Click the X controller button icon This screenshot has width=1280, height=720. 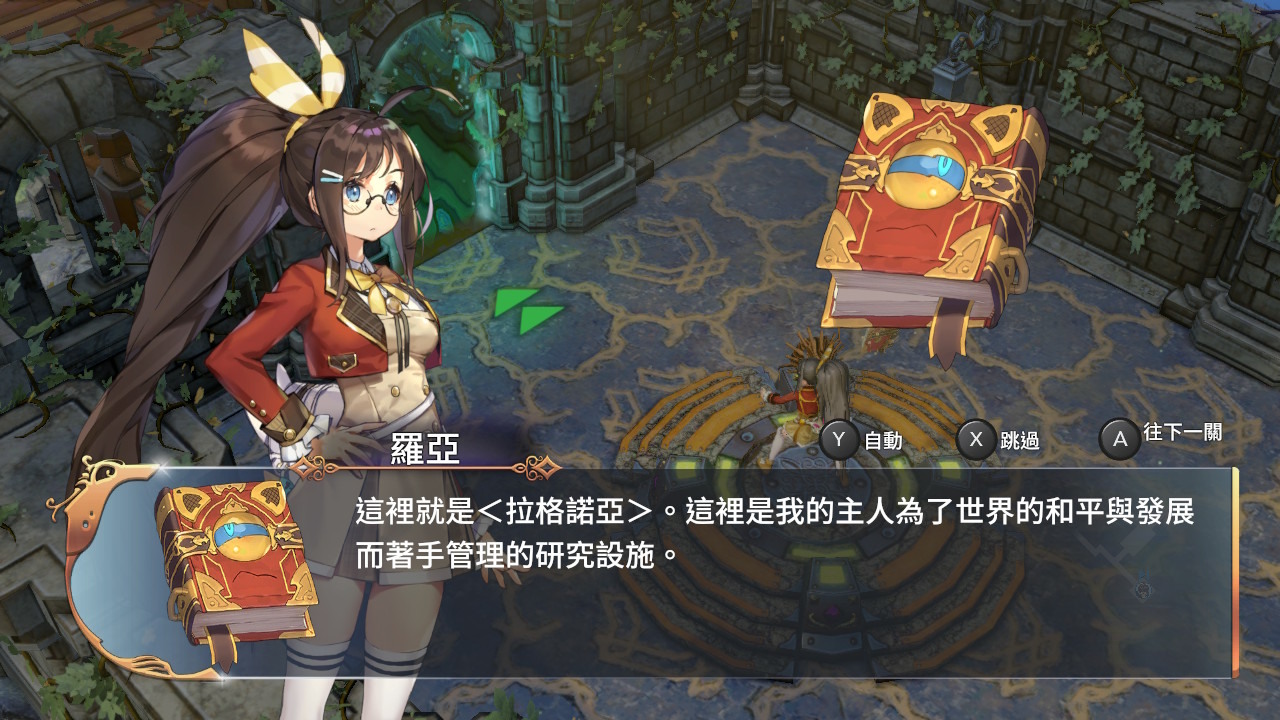click(x=976, y=437)
